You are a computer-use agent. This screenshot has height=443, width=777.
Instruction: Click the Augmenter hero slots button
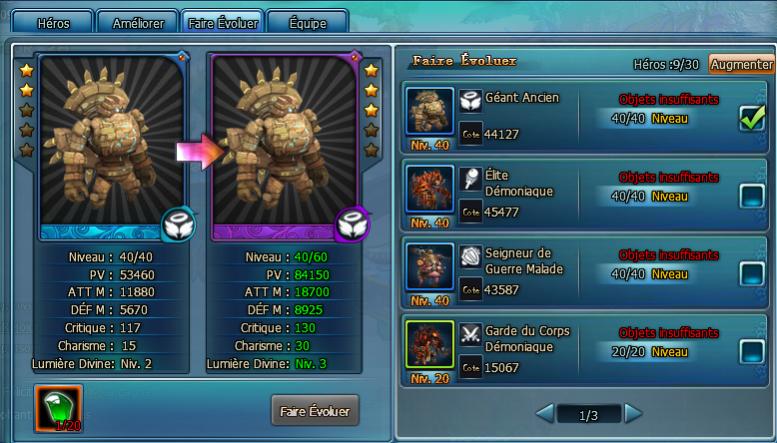coord(741,64)
